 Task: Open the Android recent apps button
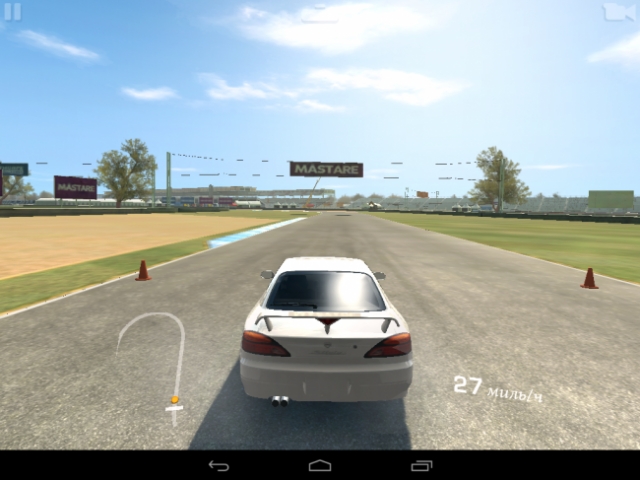point(422,466)
